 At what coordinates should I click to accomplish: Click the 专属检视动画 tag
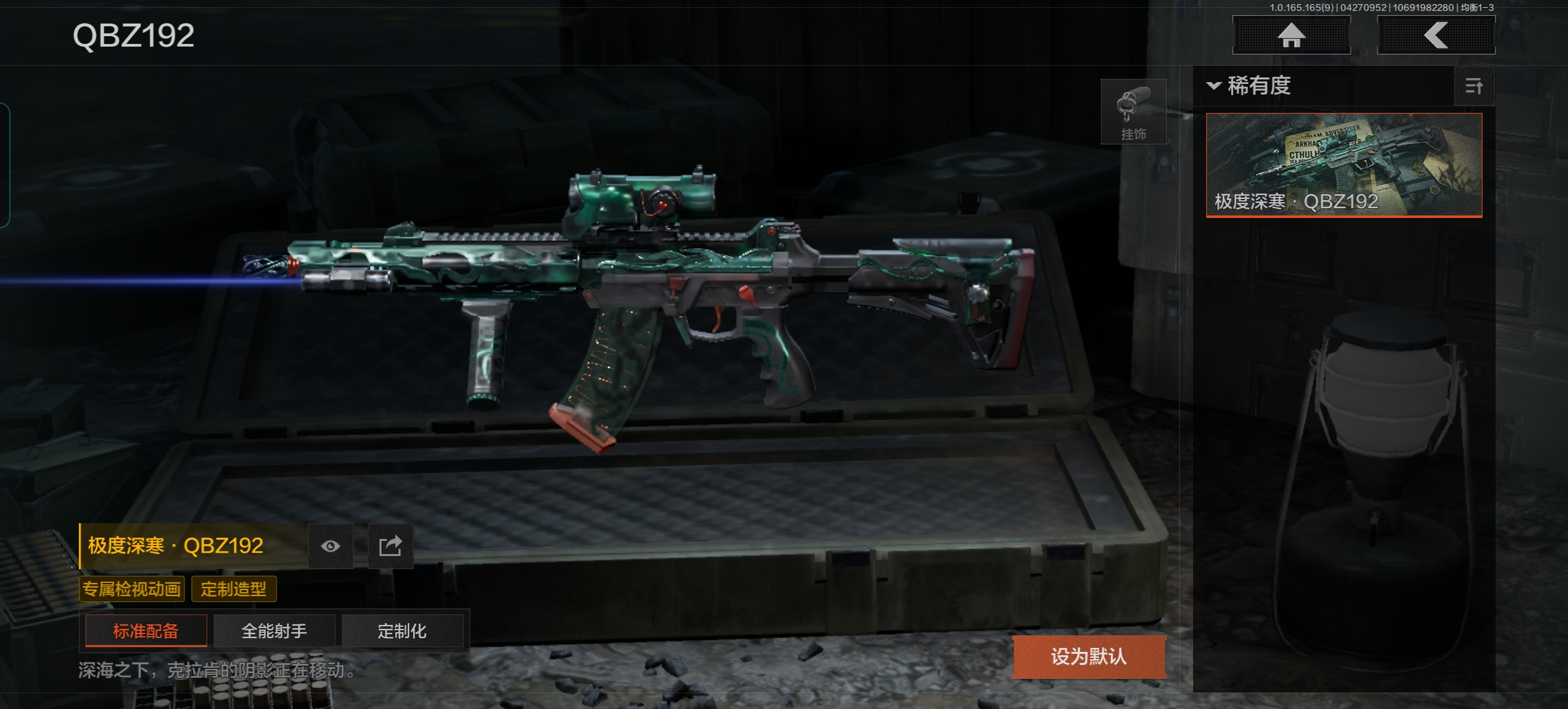[132, 589]
